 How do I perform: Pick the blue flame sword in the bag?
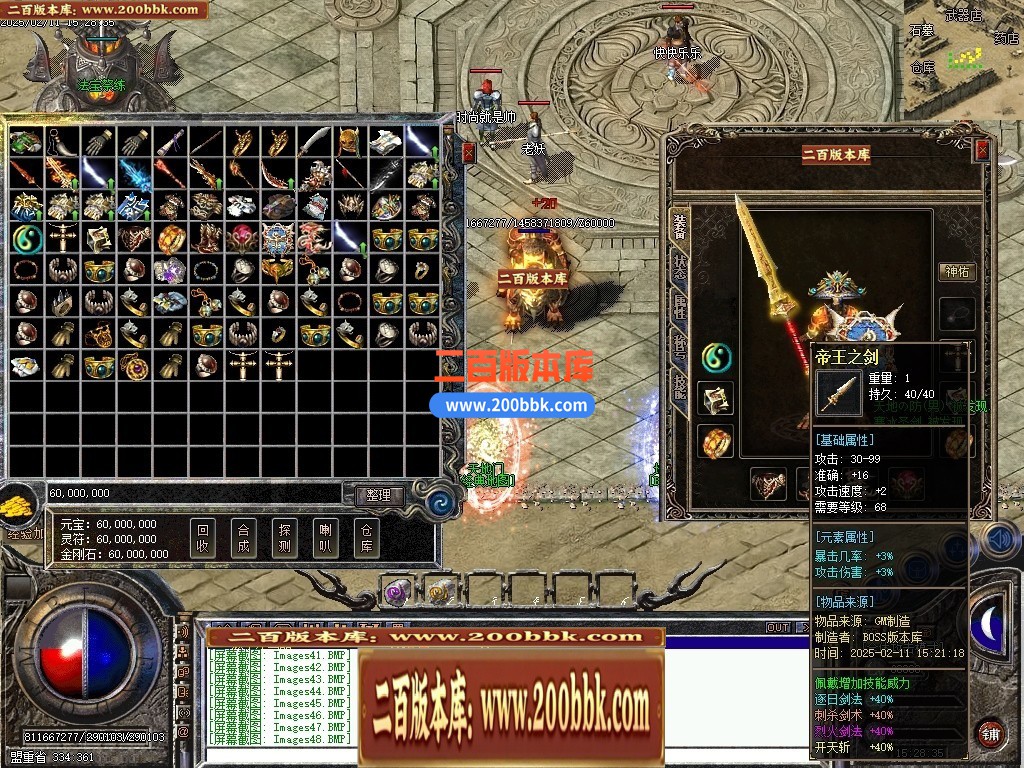(133, 174)
